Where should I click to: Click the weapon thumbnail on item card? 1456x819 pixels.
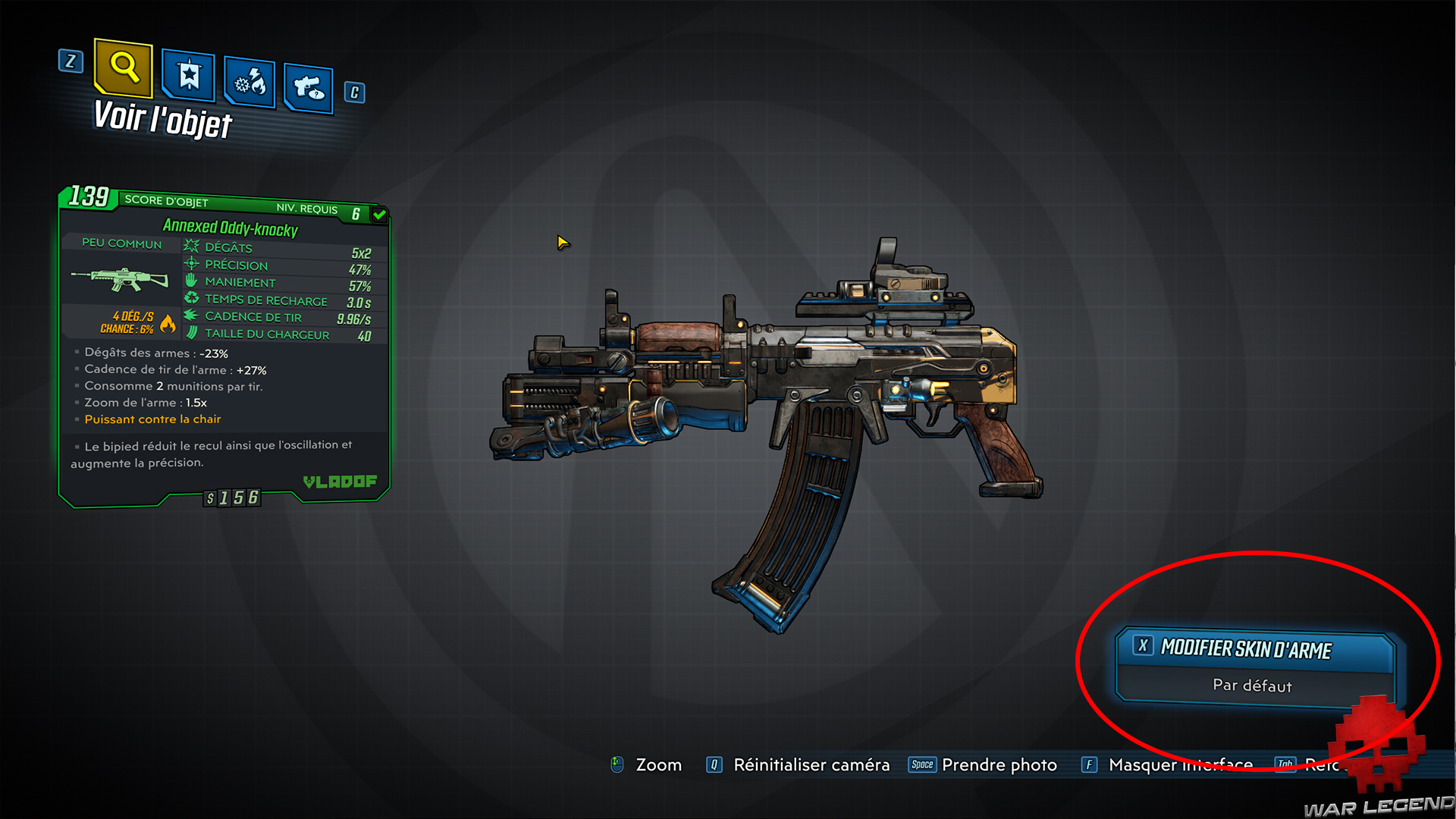tap(121, 278)
